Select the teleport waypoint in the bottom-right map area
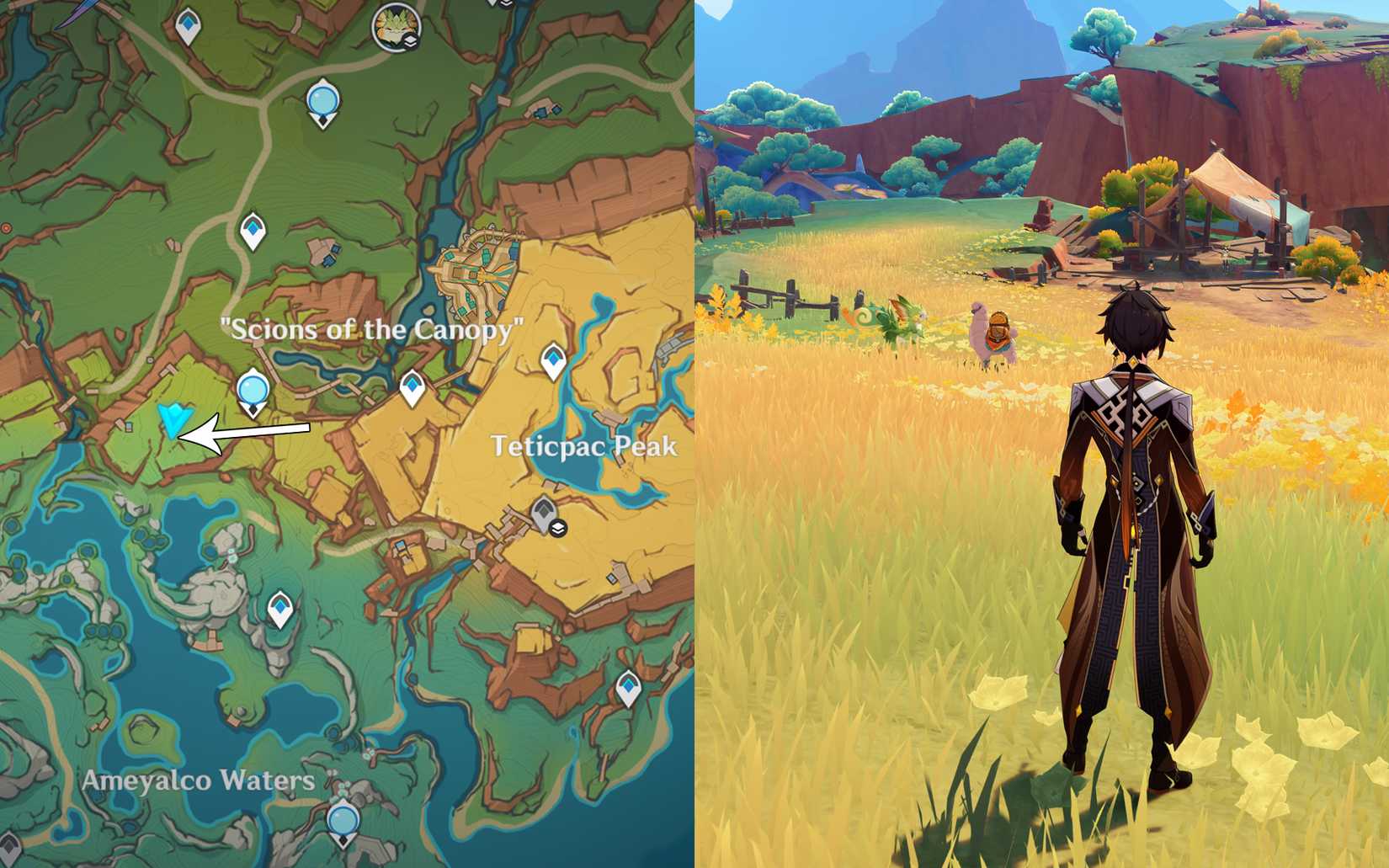Viewport: 1389px width, 868px height. tap(628, 688)
